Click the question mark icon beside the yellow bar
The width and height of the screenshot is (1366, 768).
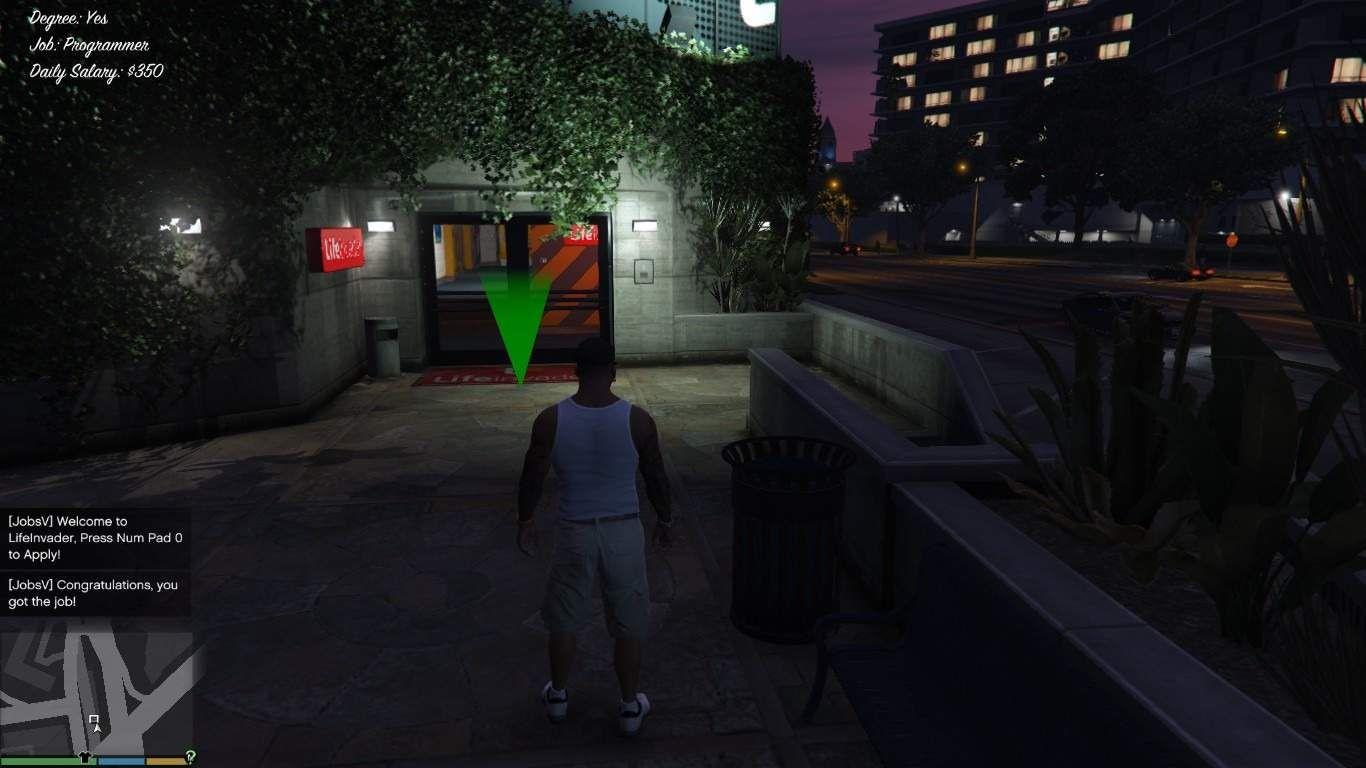coord(191,755)
